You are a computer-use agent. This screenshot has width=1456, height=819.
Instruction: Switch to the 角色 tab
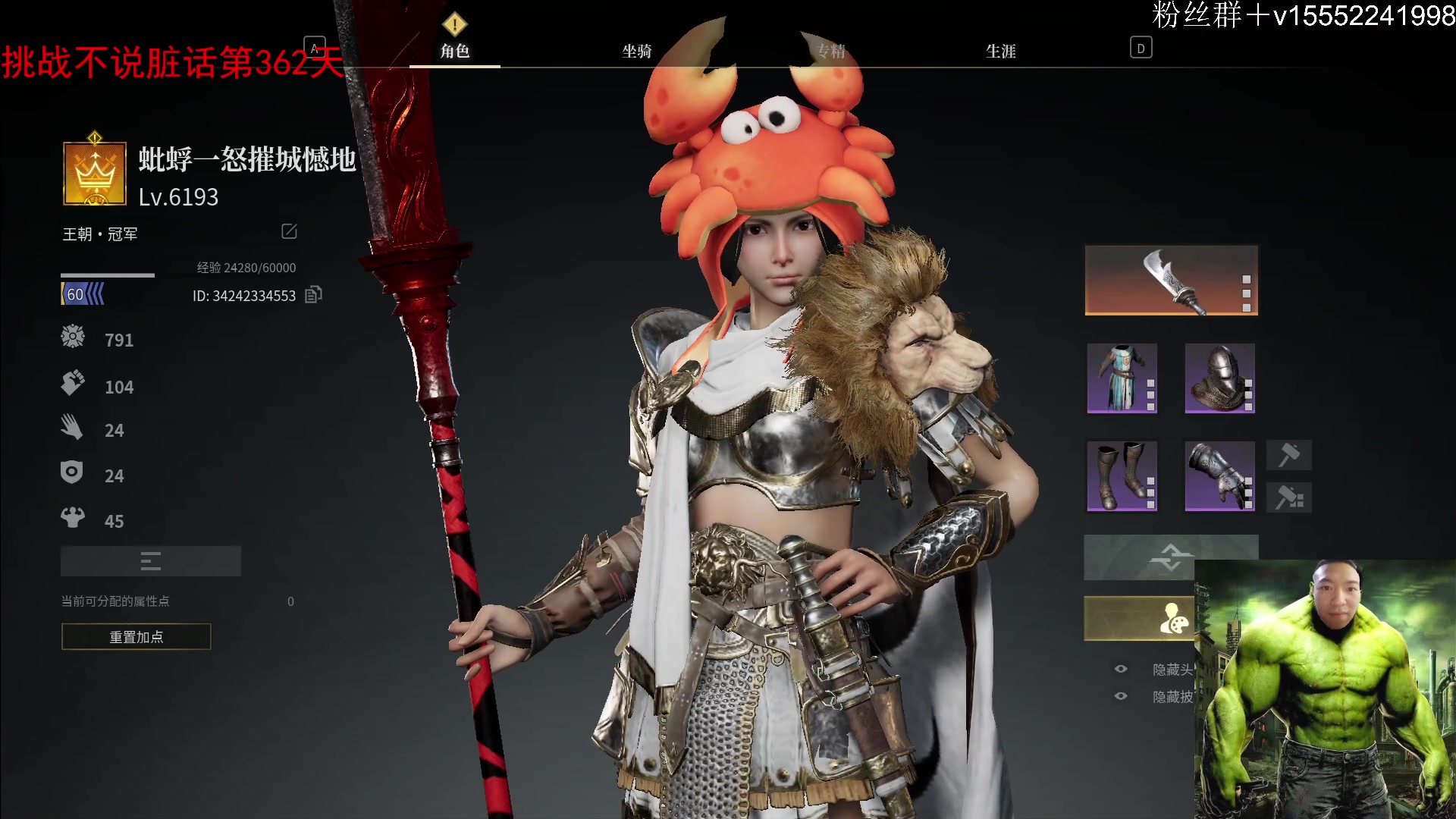455,51
